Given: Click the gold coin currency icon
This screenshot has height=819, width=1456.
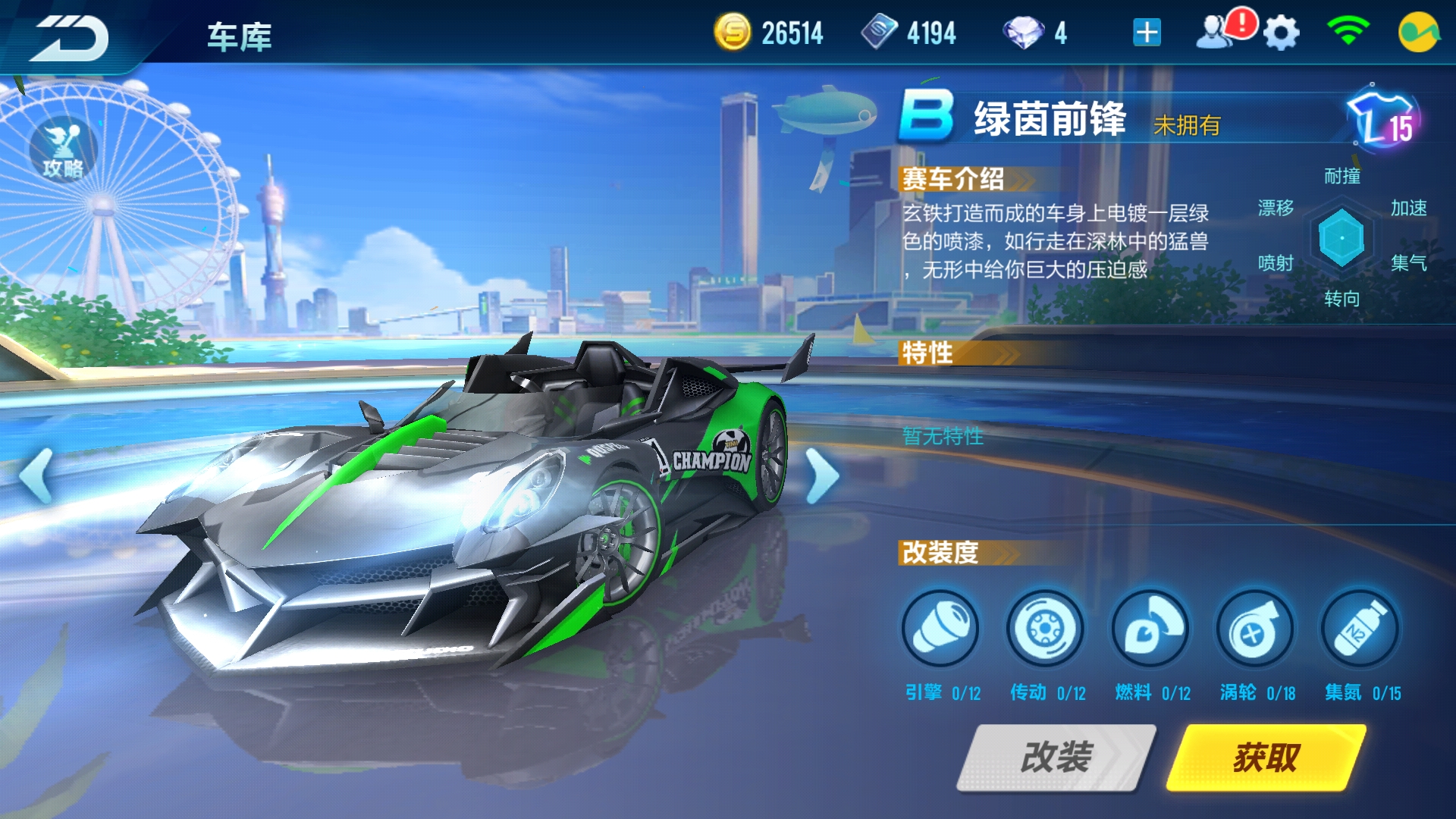Looking at the screenshot, I should click(x=732, y=32).
